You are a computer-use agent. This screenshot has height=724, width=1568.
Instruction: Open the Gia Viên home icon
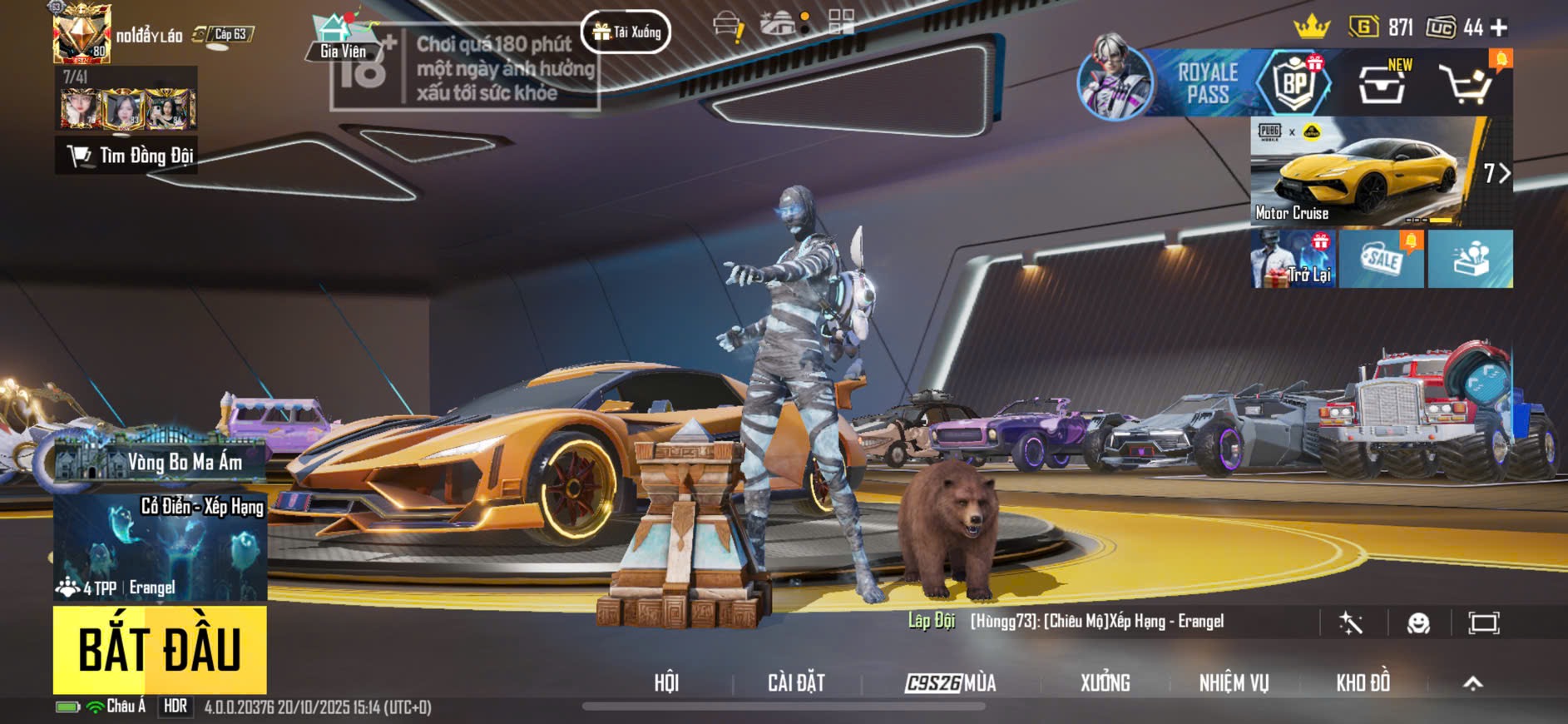[341, 37]
